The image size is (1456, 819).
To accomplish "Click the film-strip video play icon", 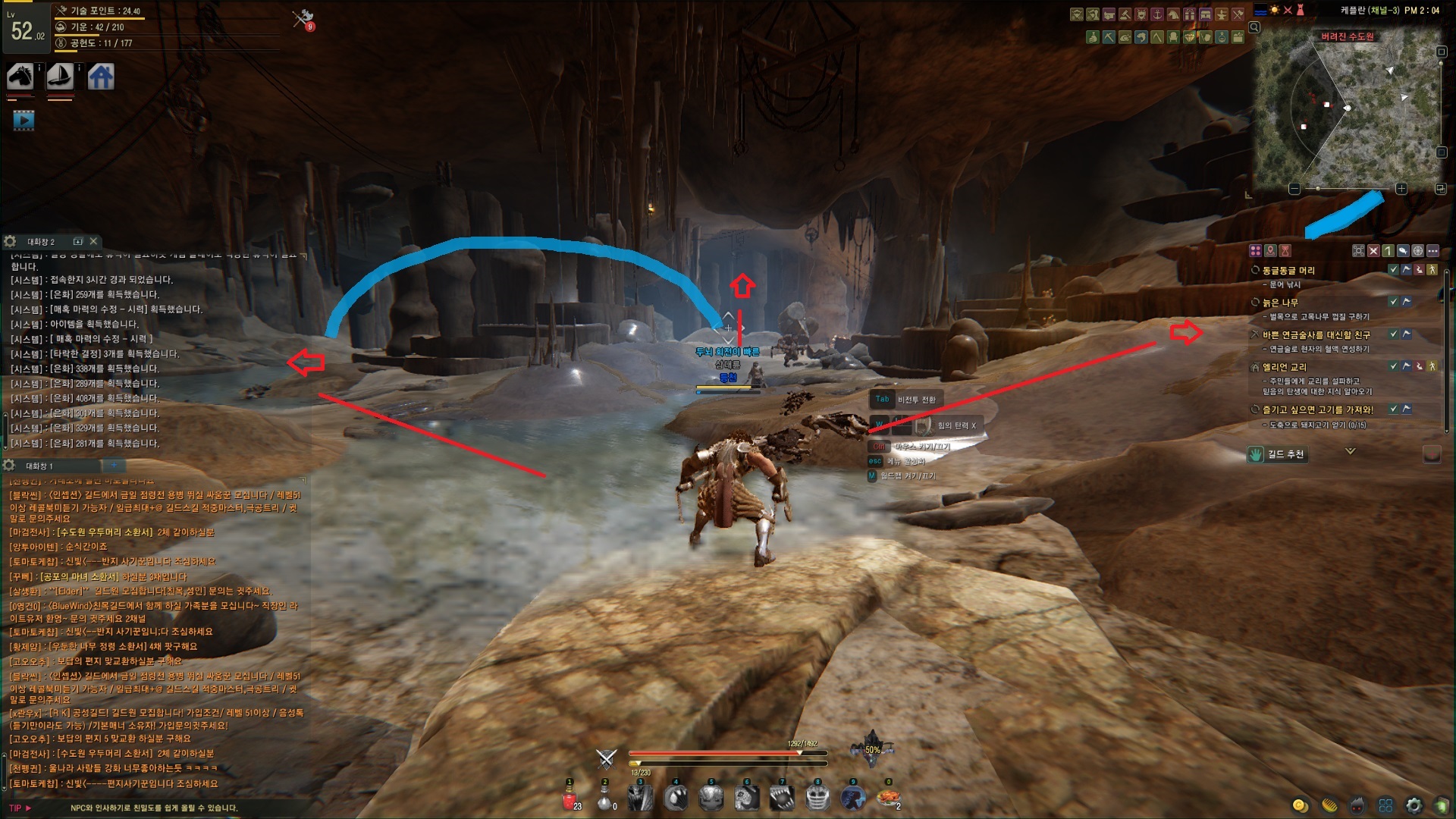I will 24,120.
